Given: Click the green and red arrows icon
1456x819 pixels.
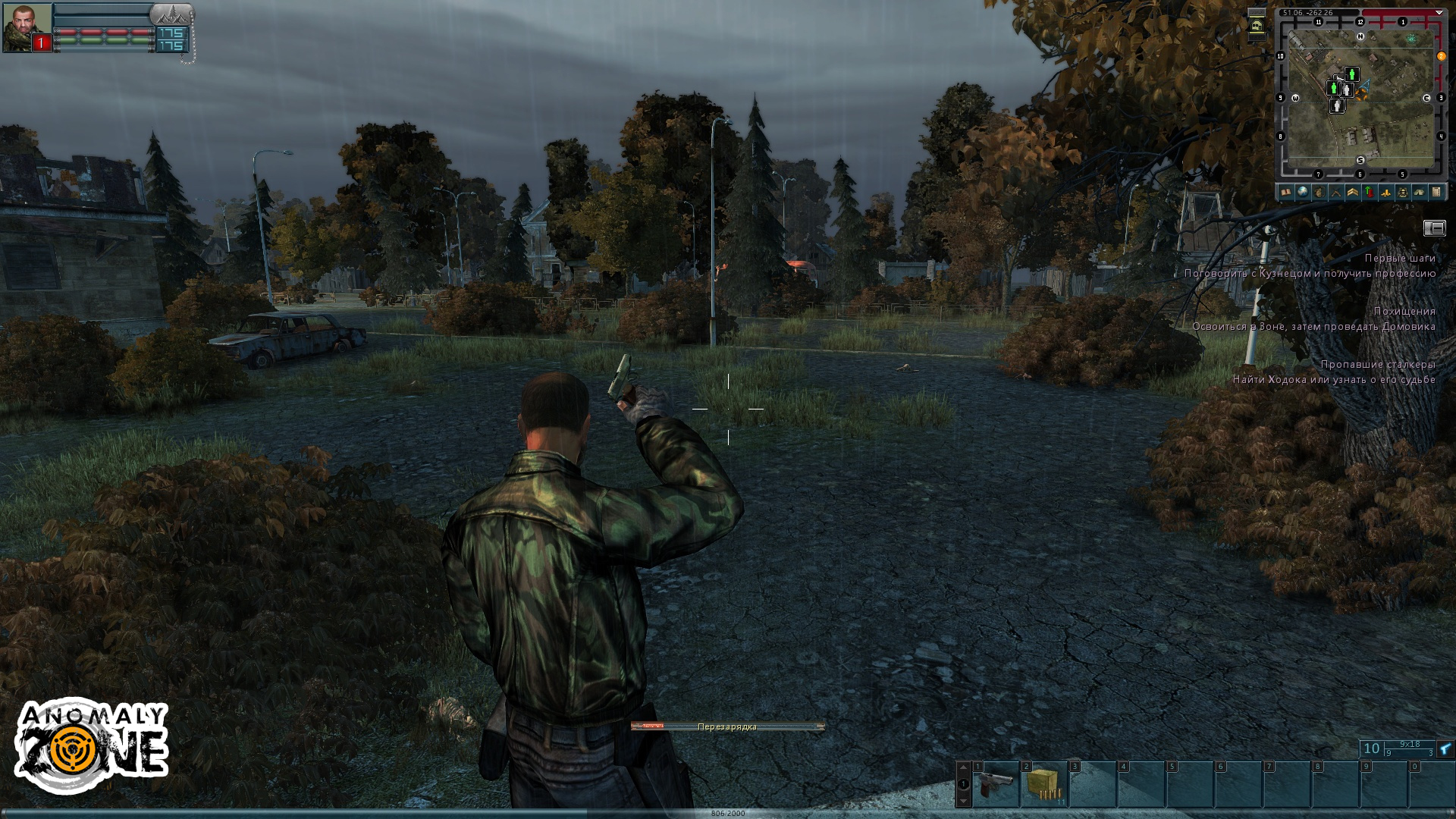Looking at the screenshot, I should point(1369,193).
